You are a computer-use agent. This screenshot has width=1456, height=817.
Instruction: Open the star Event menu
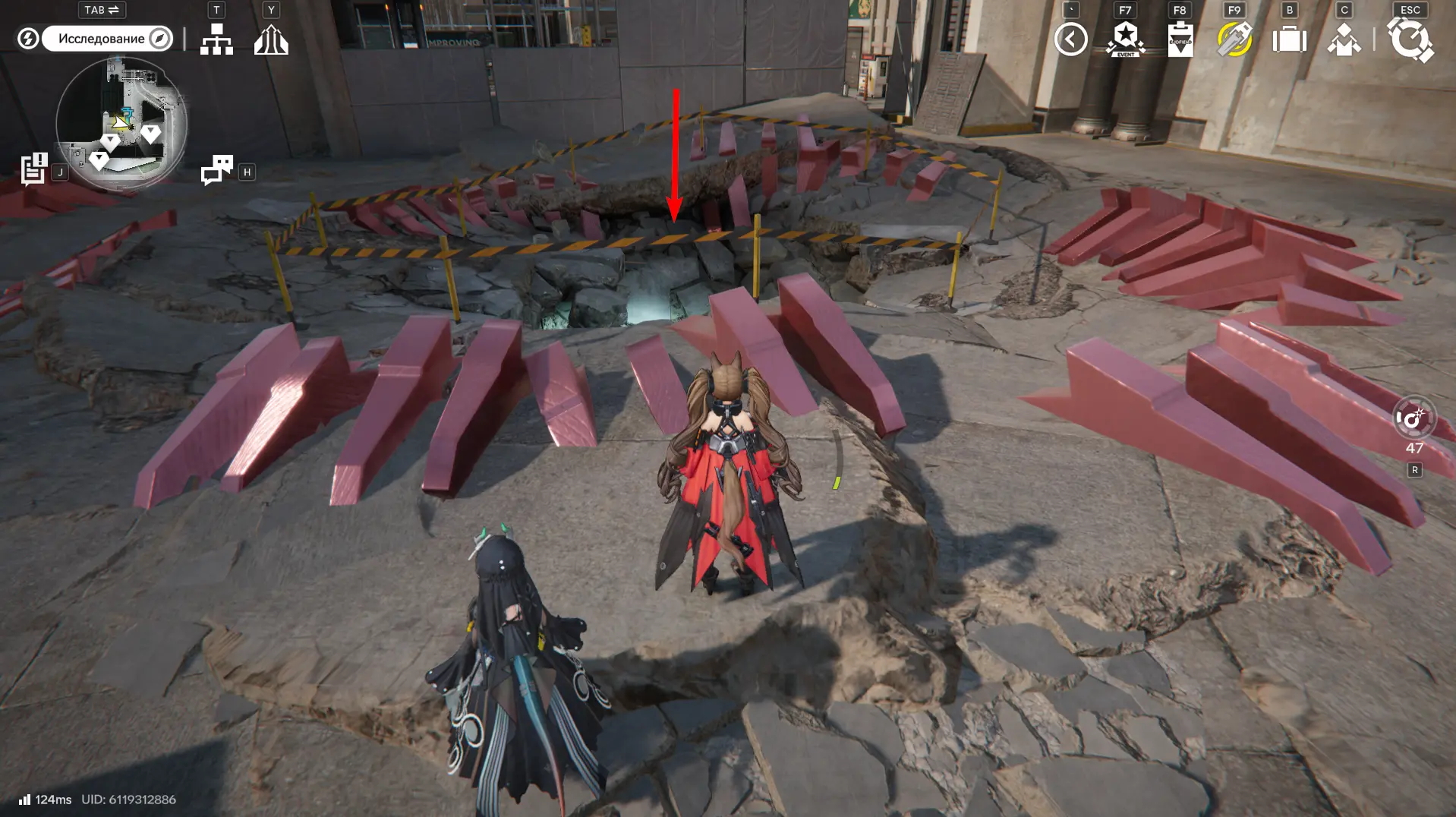[x=1126, y=39]
